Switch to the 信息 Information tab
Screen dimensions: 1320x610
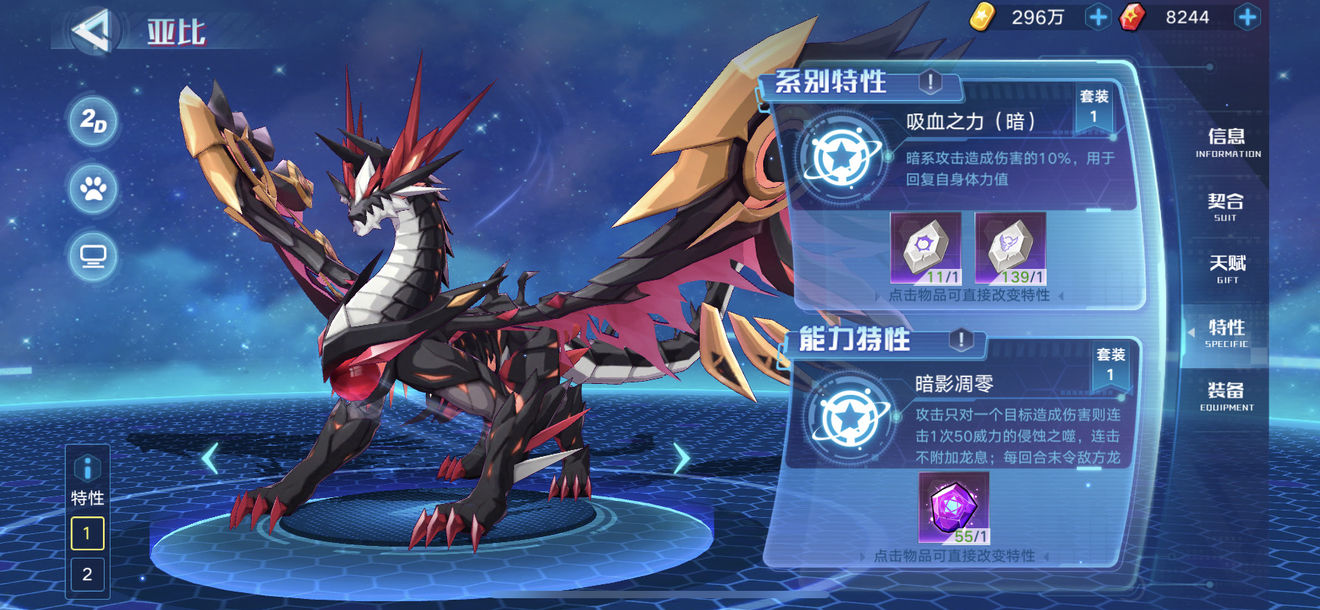pyautogui.click(x=1227, y=142)
